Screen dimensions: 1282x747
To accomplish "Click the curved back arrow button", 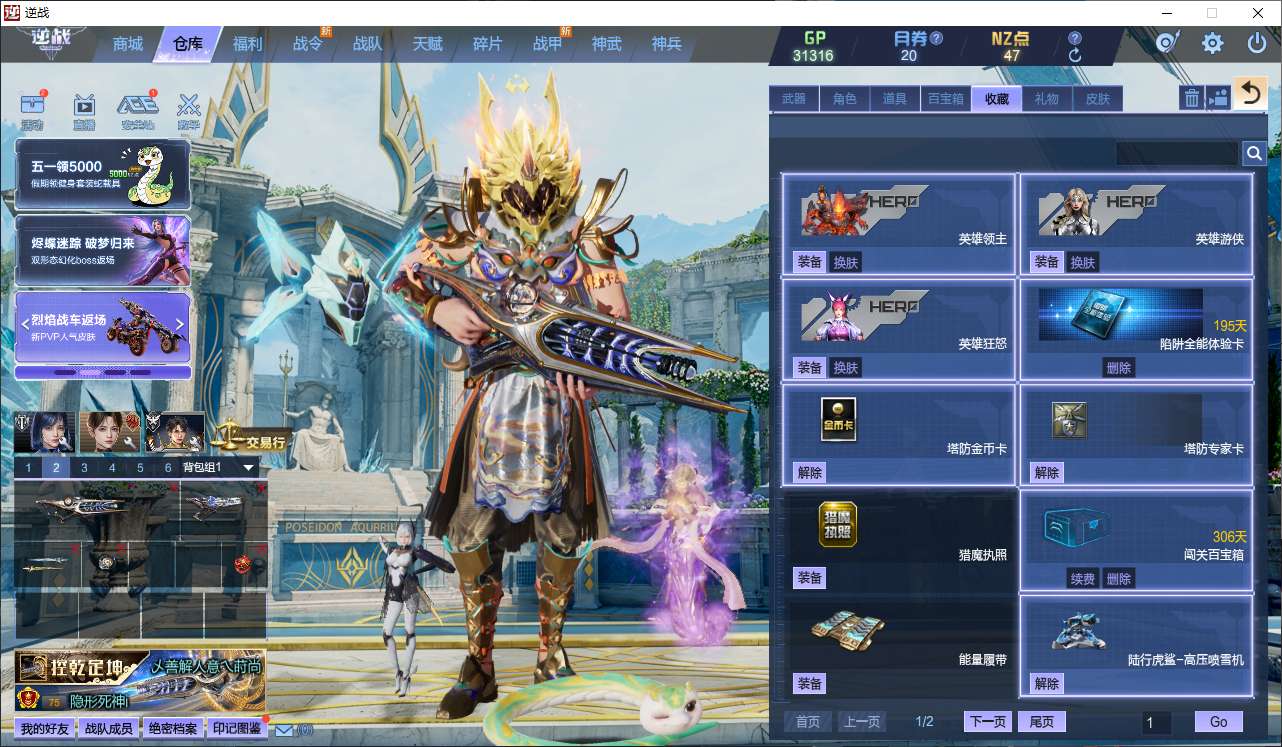I will pyautogui.click(x=1249, y=94).
